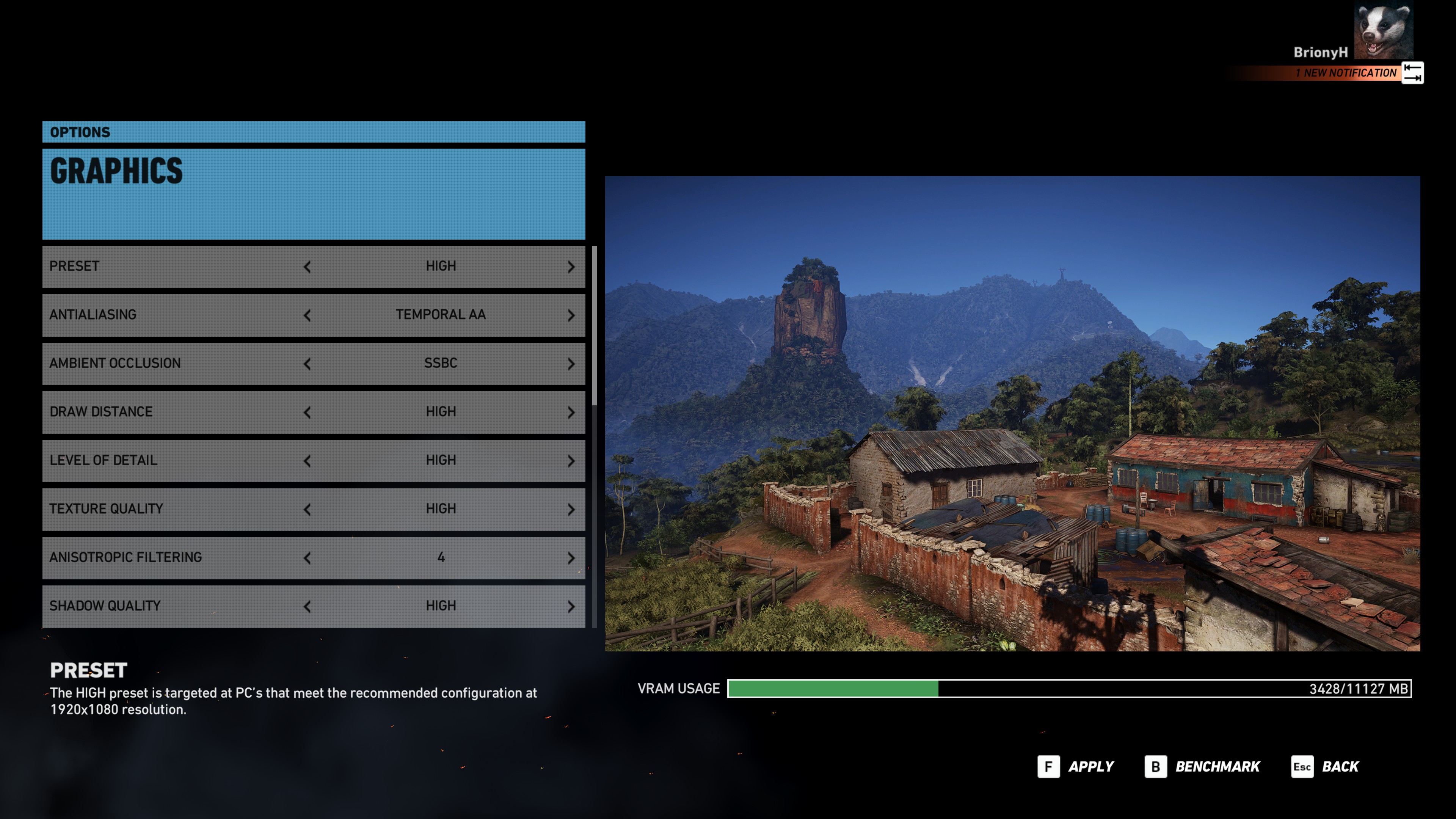The width and height of the screenshot is (1456, 819).
Task: Lower Draw Distance using its left arrow
Action: [307, 413]
